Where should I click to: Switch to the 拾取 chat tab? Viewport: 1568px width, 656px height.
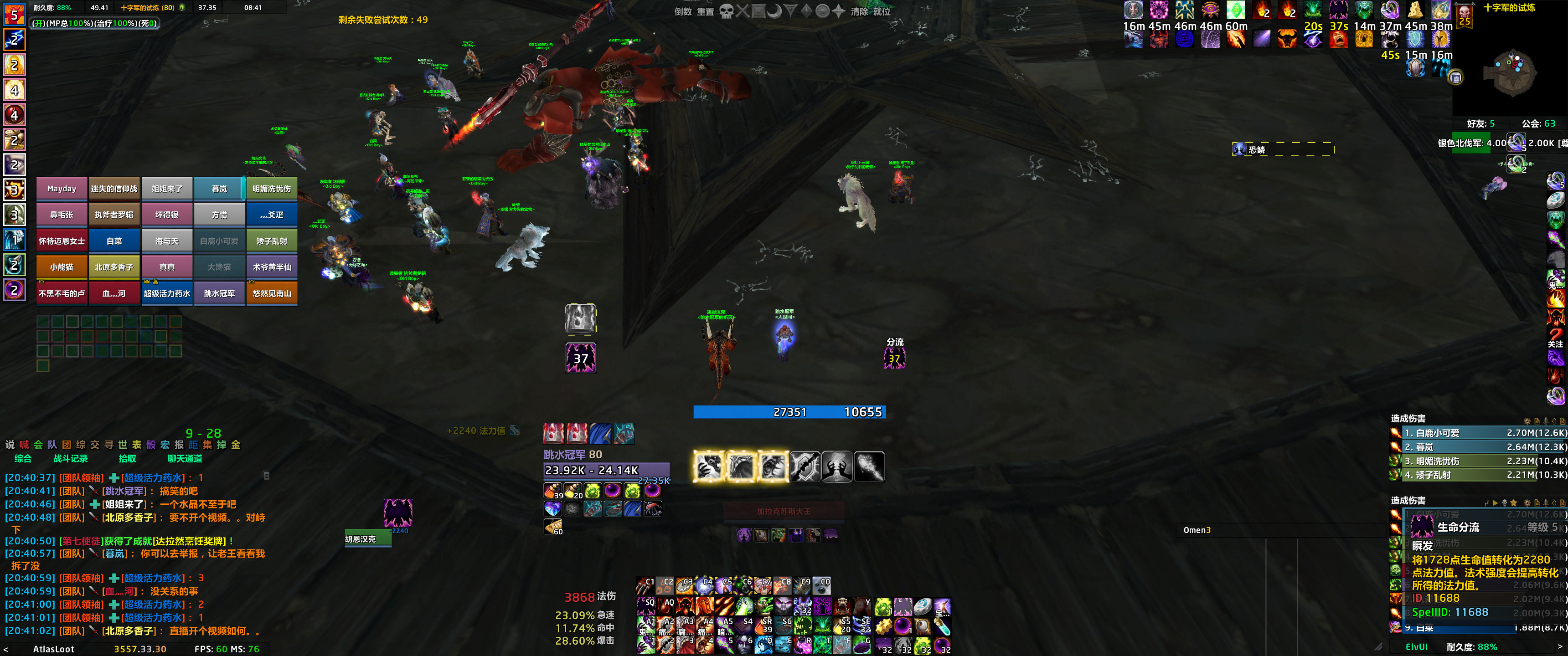point(128,460)
